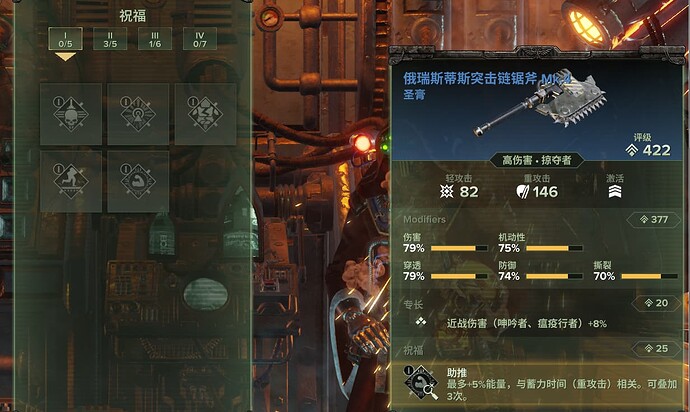Image resolution: width=690 pixels, height=412 pixels.
Task: Select the radiating target blessing tile
Action: [137, 114]
